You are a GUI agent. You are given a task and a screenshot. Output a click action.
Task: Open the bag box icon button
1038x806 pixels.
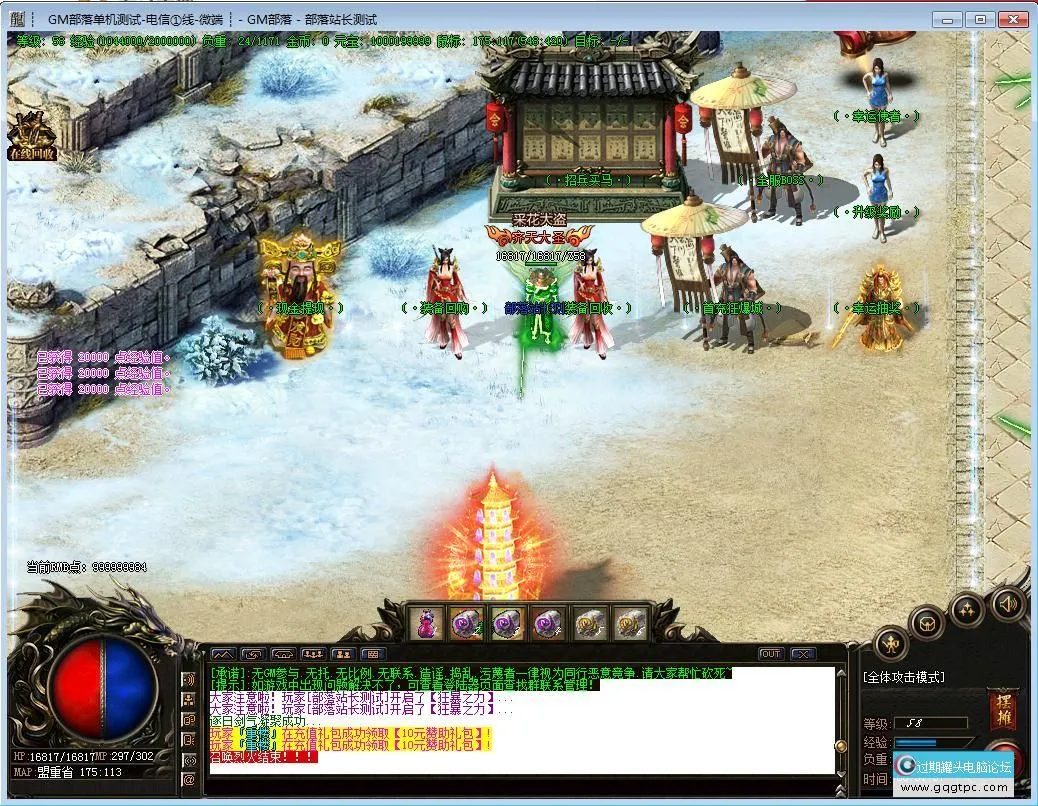click(x=928, y=624)
